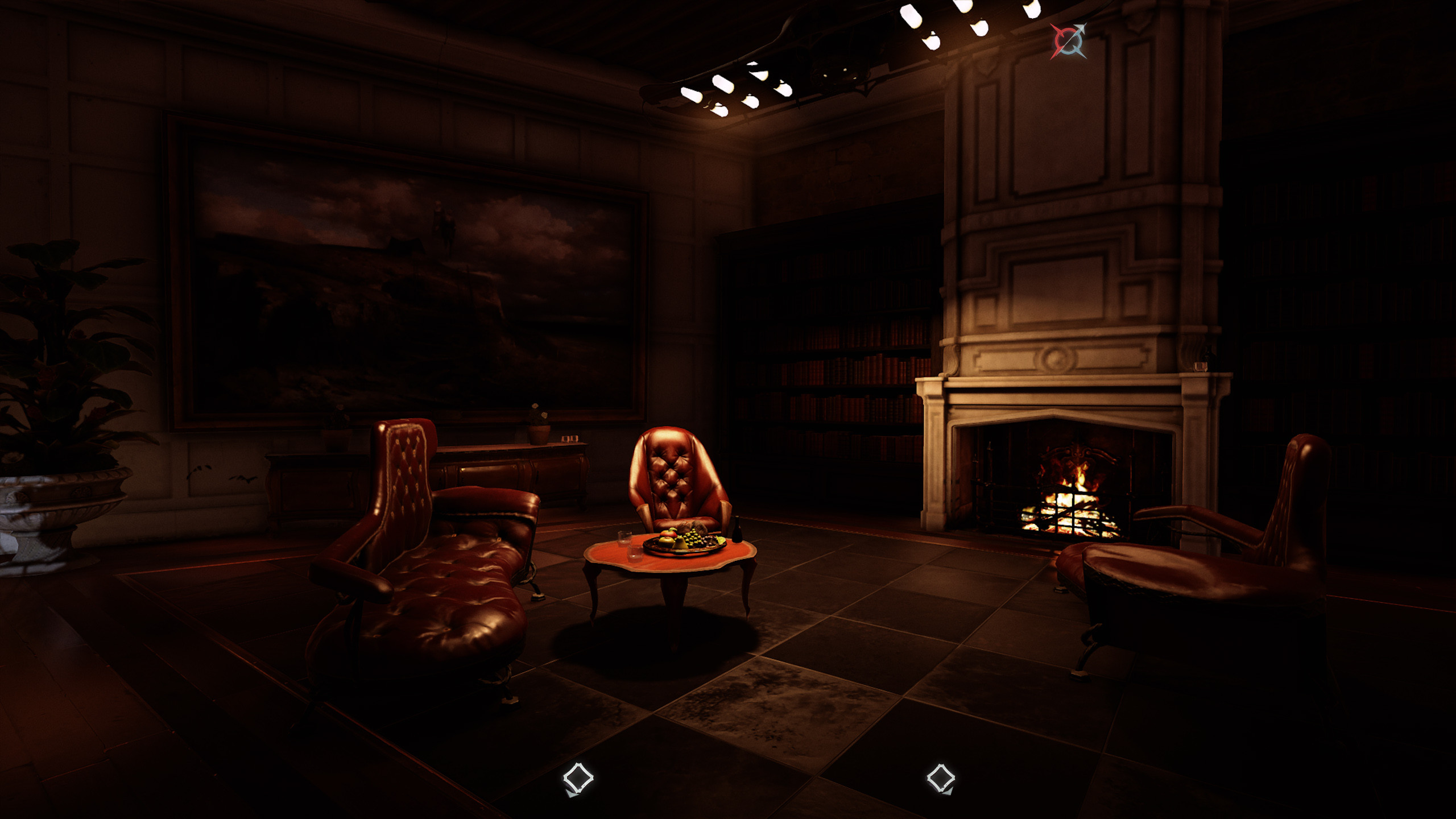Click the red and blue crossed-arrow circle icon
Image resolution: width=1456 pixels, height=819 pixels.
(1068, 41)
